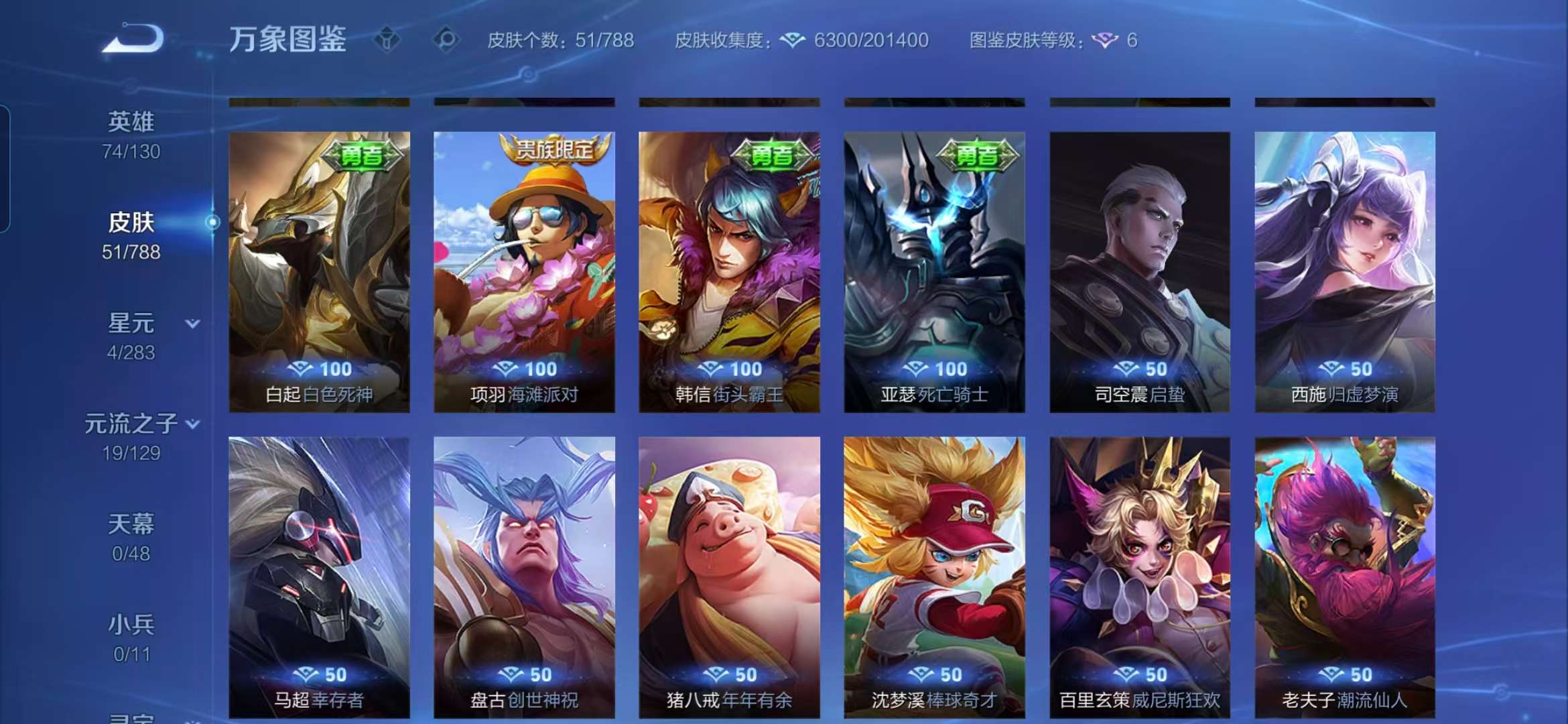
Task: Click the 皮肤个数 51/788 counter
Action: [559, 40]
